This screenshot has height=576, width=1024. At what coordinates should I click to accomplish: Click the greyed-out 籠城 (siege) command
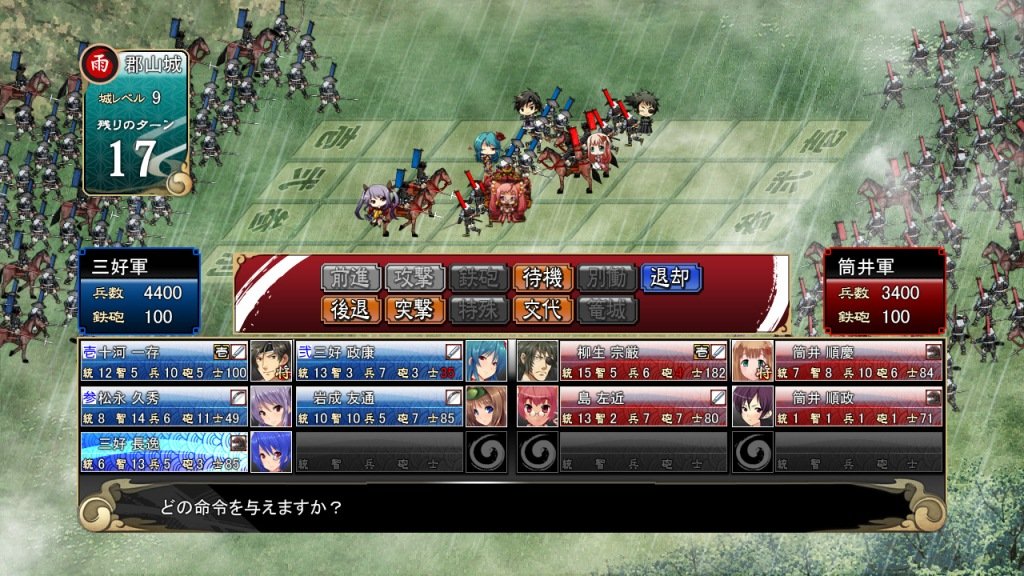(606, 310)
